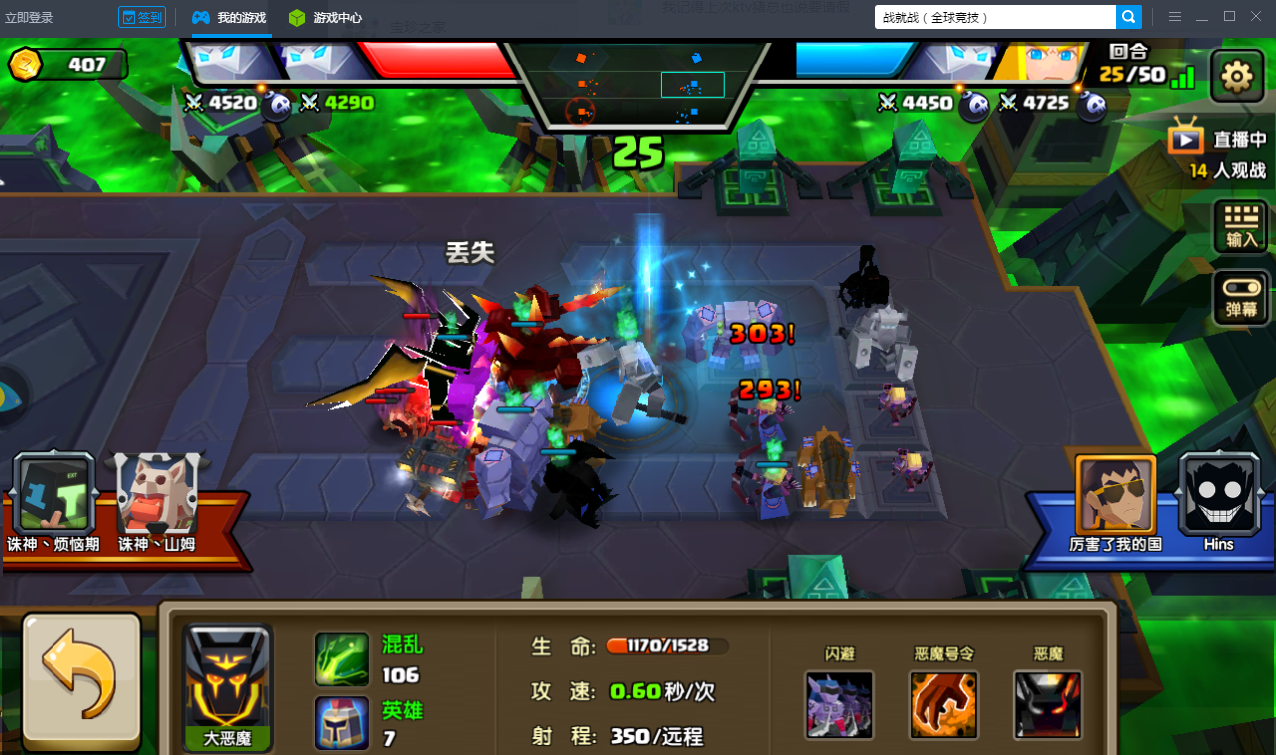The image size is (1276, 755).
Task: Switch to the 游戏中心 tab
Action: [x=325, y=18]
